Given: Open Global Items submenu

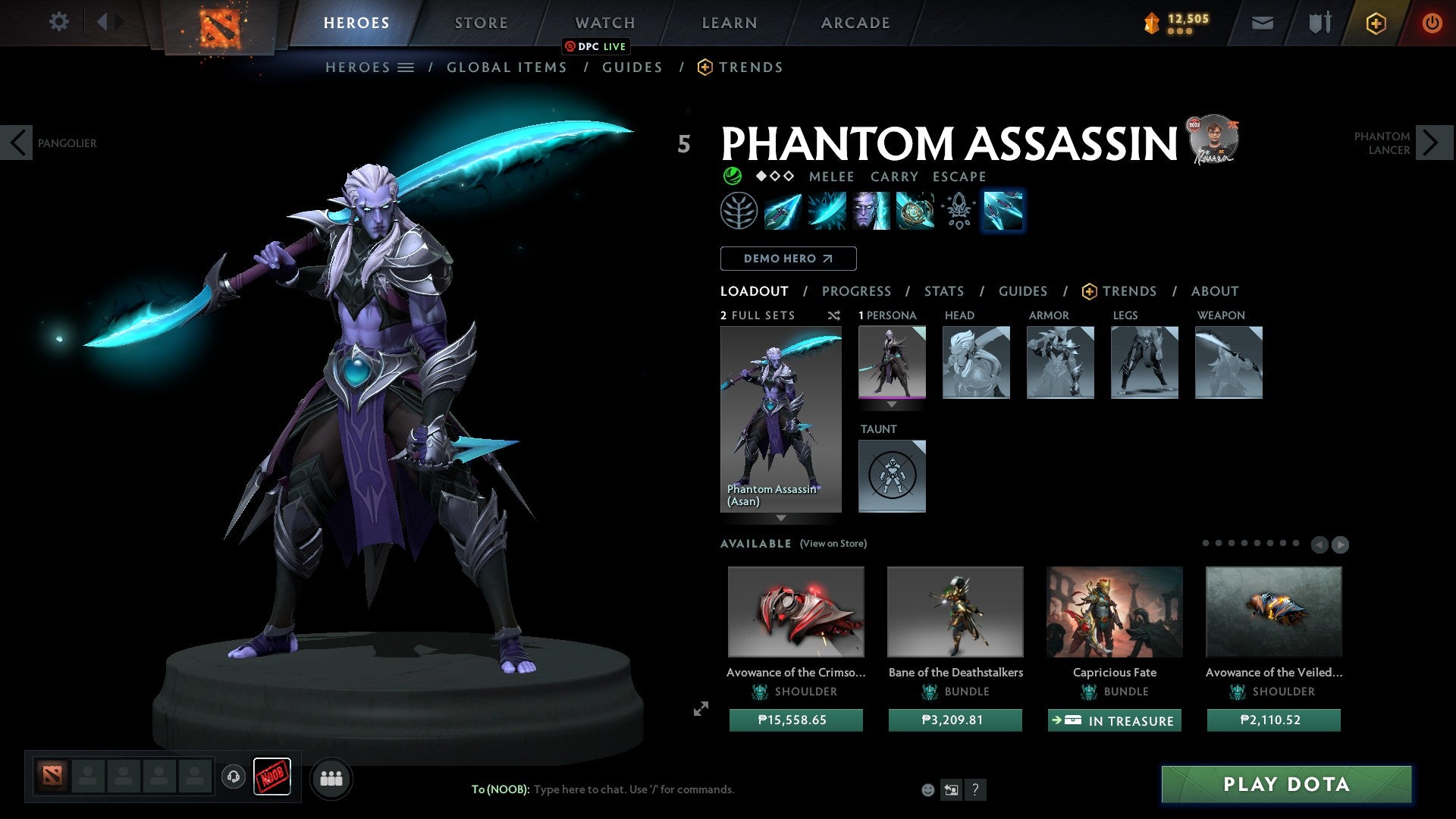Looking at the screenshot, I should tap(507, 67).
